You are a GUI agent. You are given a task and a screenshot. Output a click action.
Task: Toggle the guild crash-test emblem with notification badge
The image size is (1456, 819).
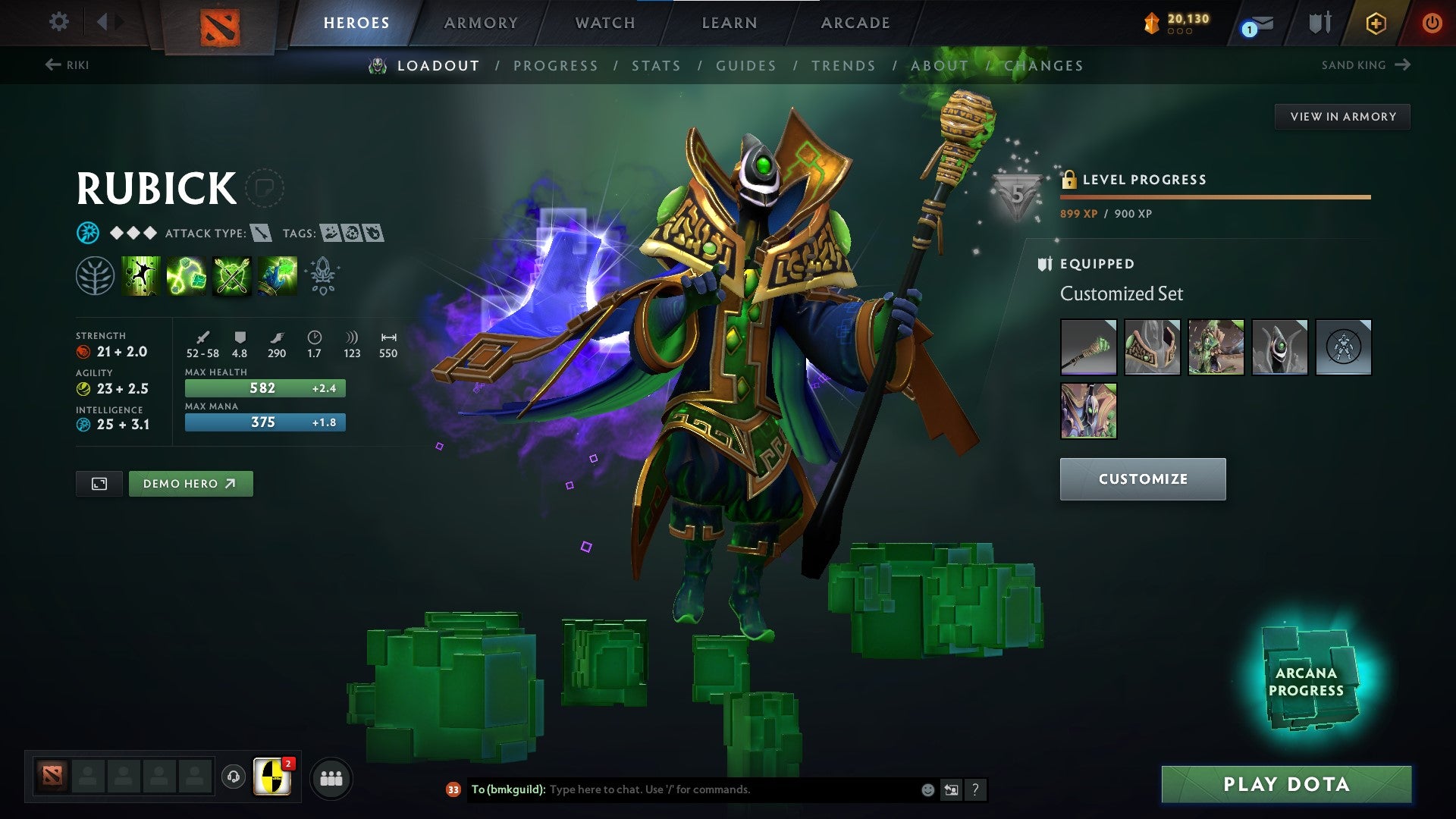[271, 777]
